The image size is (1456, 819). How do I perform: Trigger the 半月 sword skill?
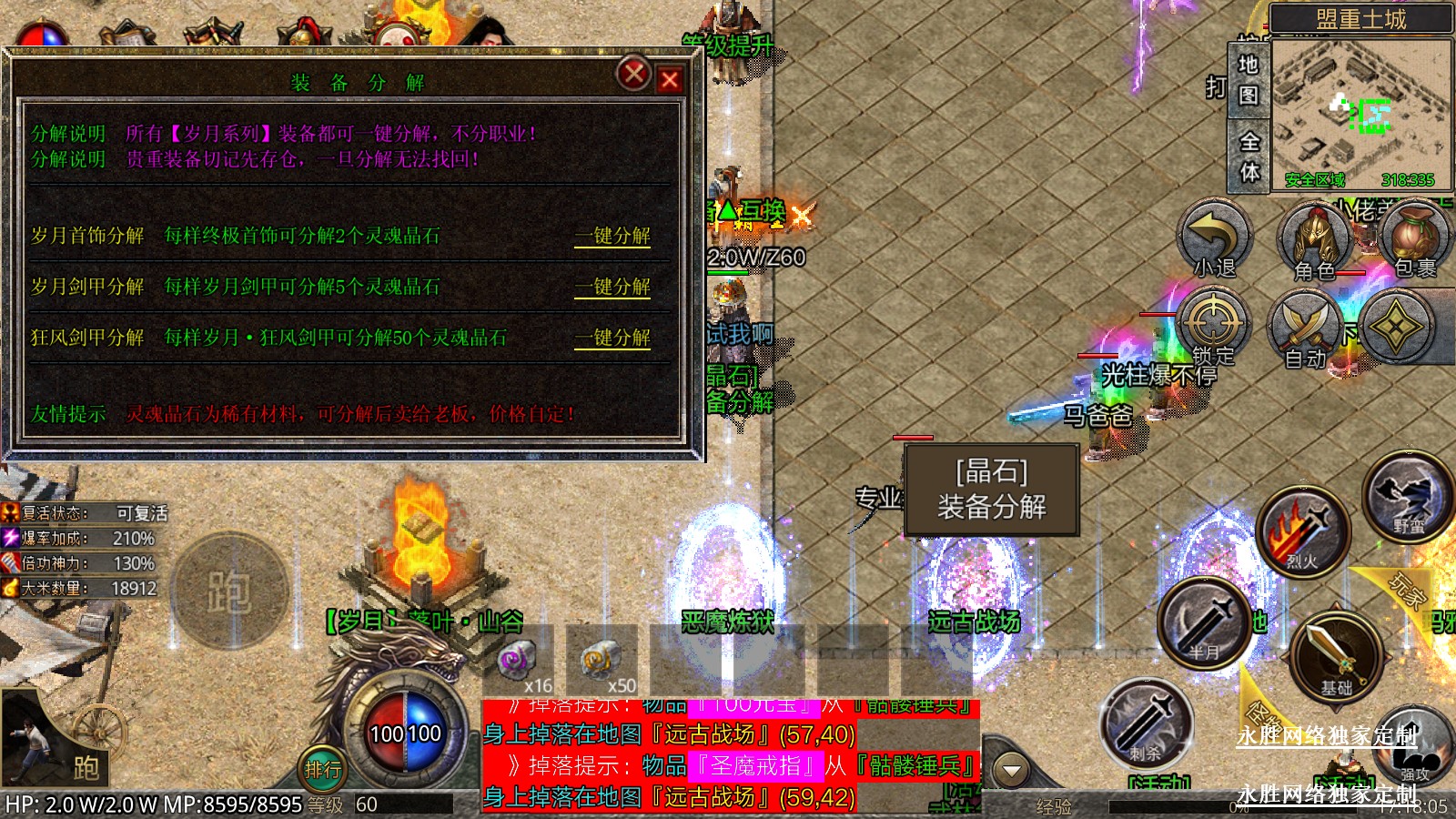pos(1205,623)
